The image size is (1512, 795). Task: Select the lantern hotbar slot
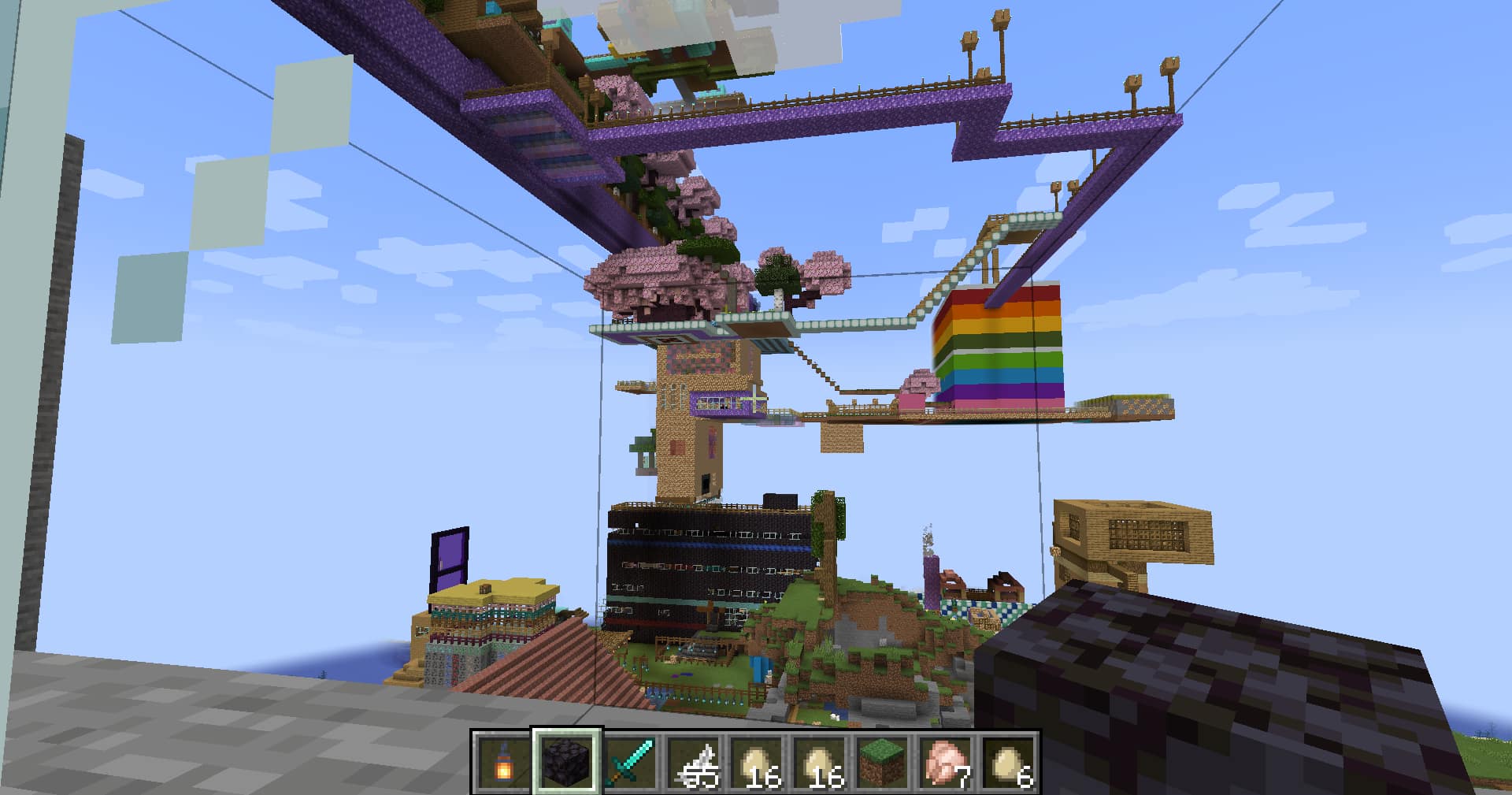503,763
